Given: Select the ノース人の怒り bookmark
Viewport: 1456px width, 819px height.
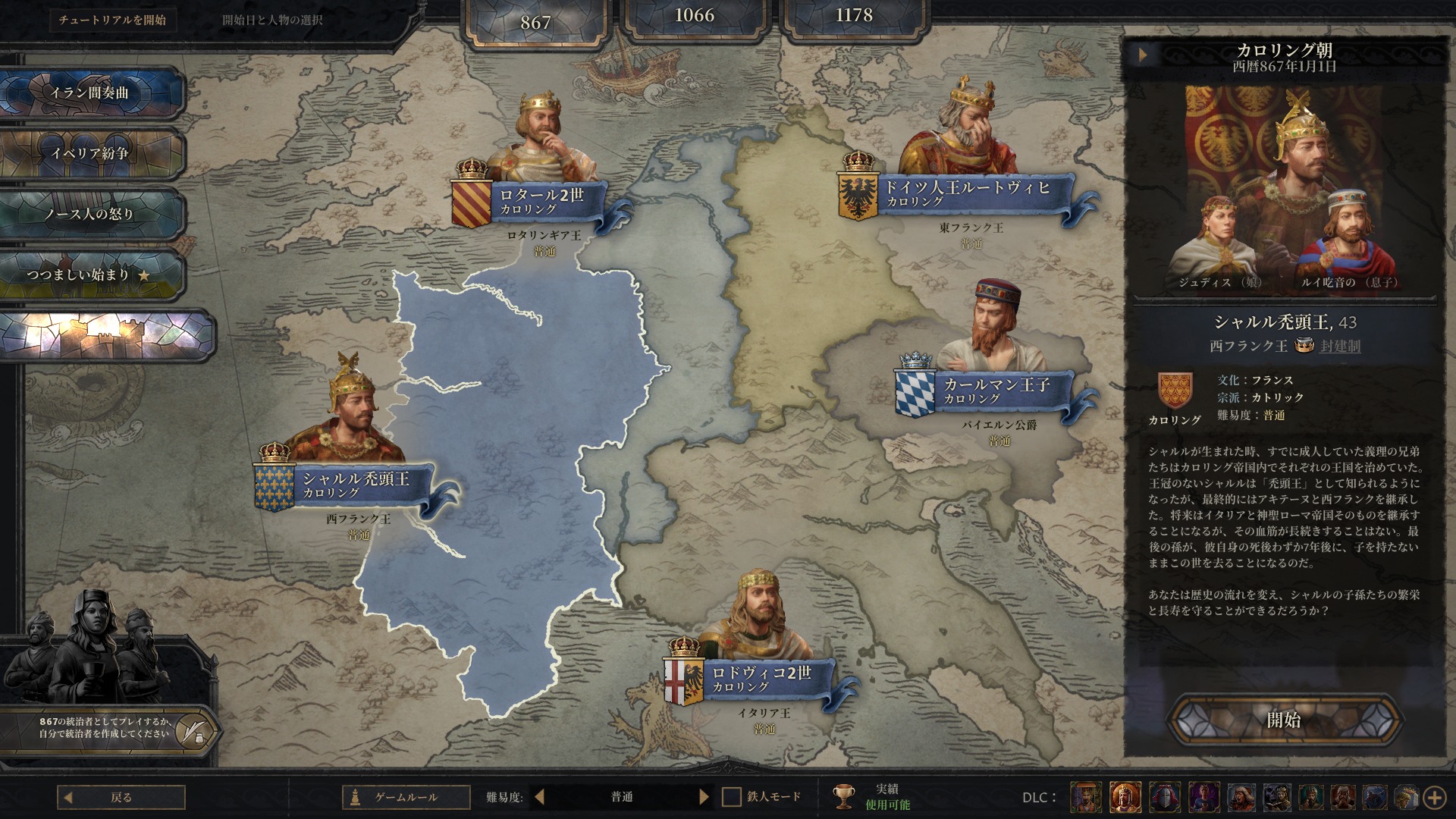Looking at the screenshot, I should [91, 215].
